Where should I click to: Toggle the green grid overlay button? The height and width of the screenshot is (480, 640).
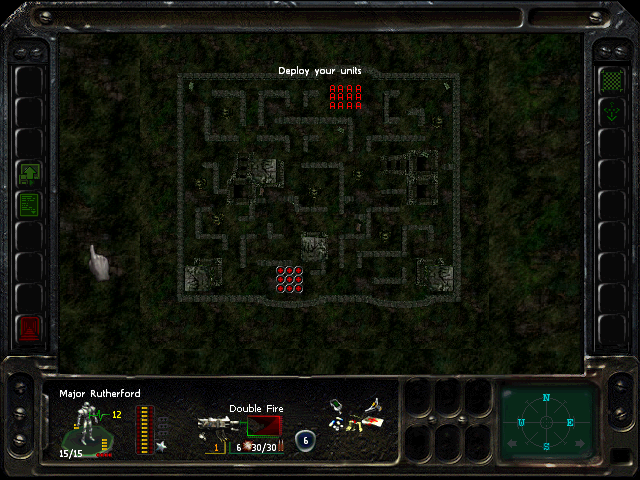click(x=609, y=80)
